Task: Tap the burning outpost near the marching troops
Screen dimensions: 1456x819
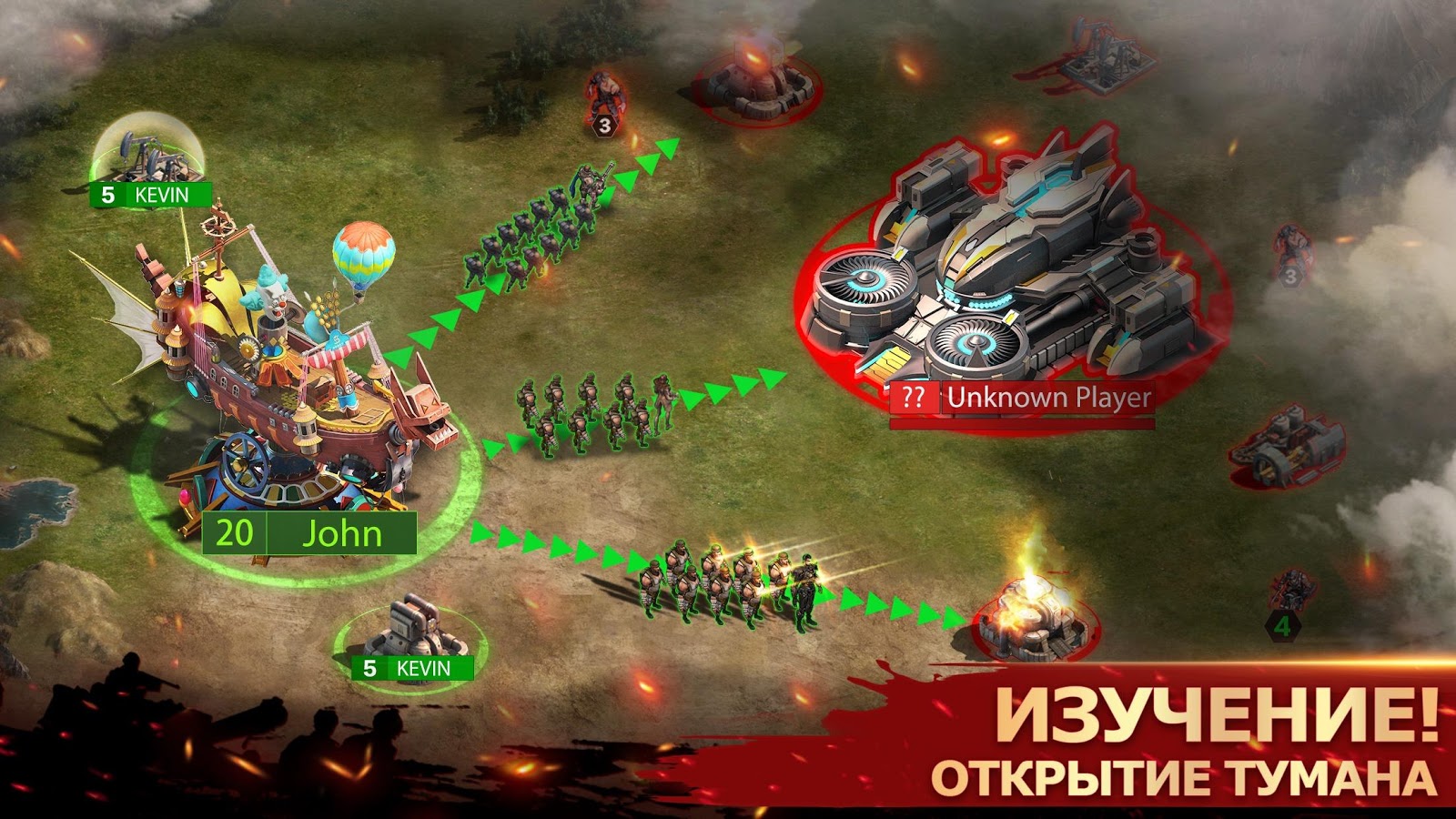Action: click(x=1037, y=619)
